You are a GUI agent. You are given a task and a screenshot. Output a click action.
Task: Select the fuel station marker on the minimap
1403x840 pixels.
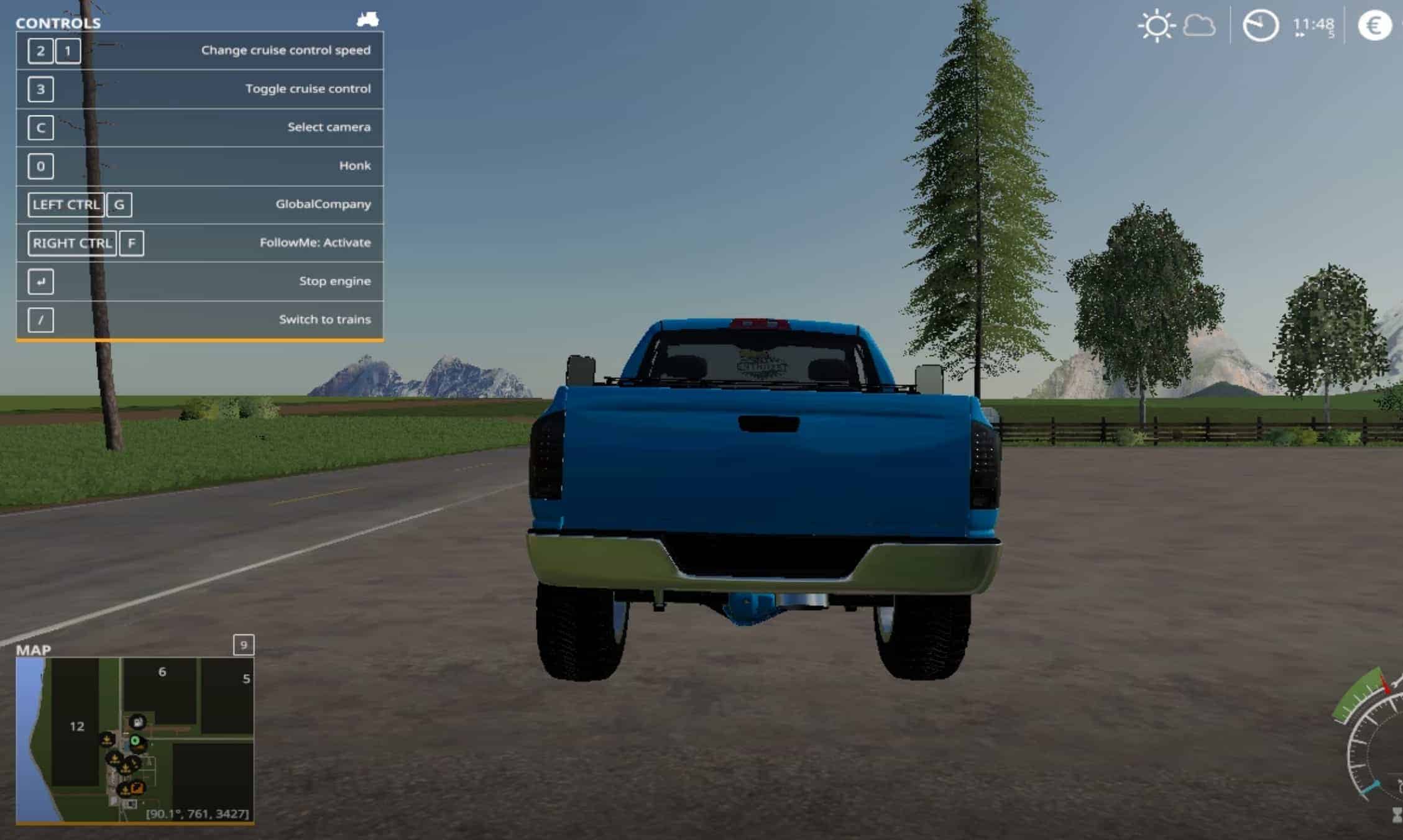click(137, 722)
